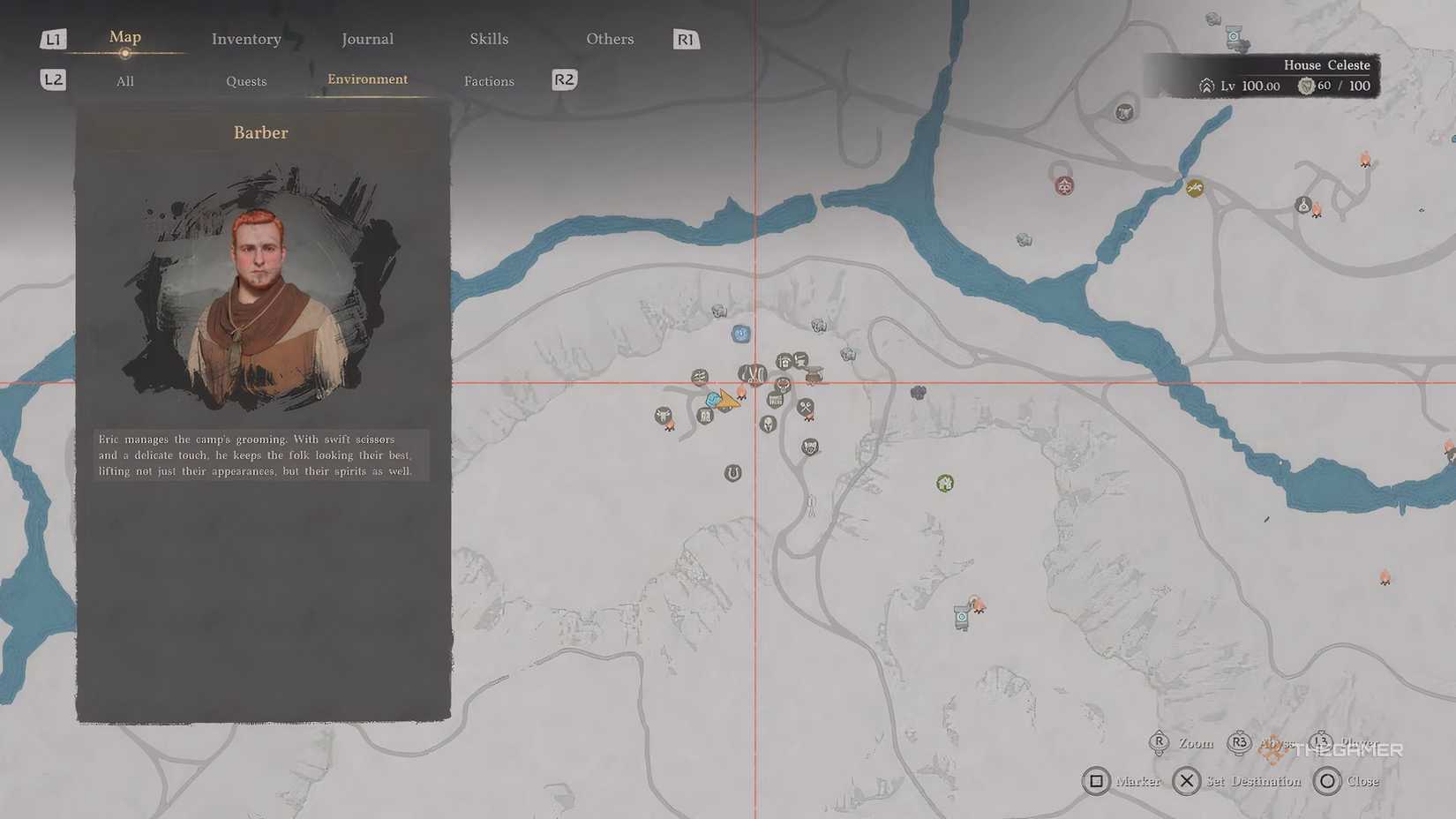The height and width of the screenshot is (819, 1456).
Task: Click the gold hunt icon near the river junction
Action: click(x=1197, y=188)
